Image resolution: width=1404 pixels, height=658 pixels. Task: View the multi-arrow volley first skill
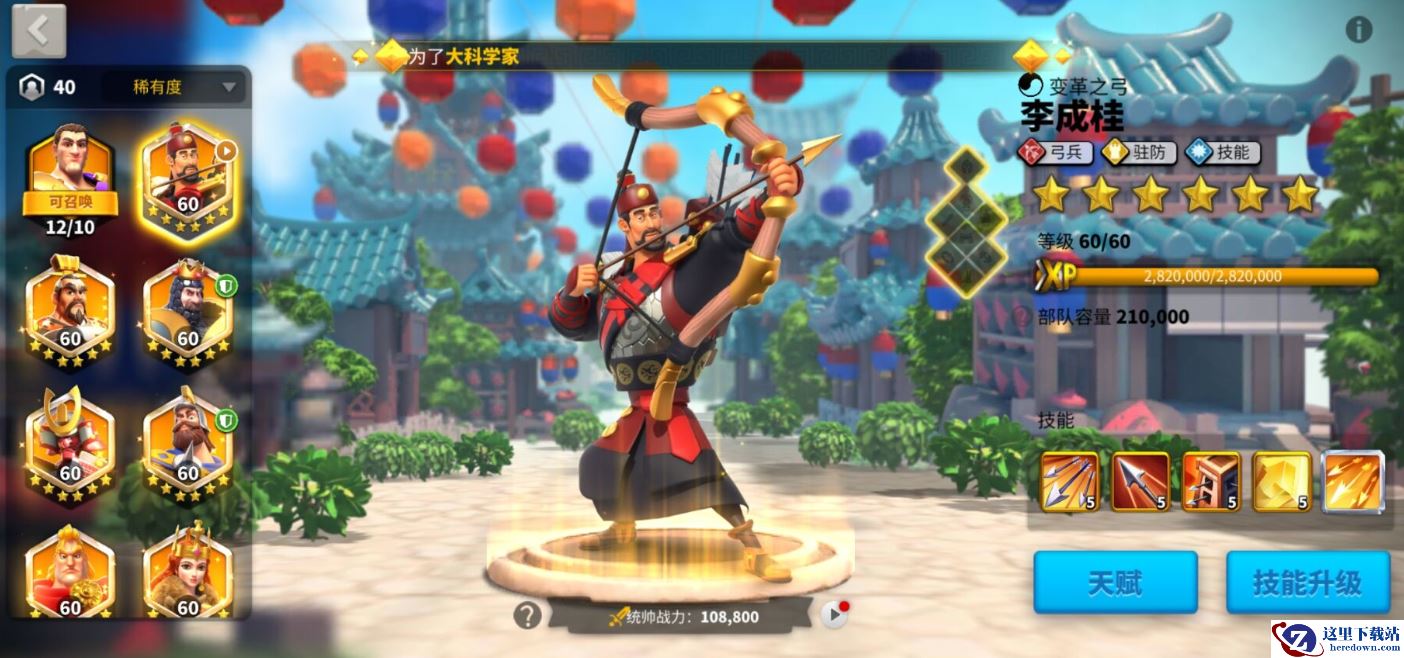[1069, 482]
